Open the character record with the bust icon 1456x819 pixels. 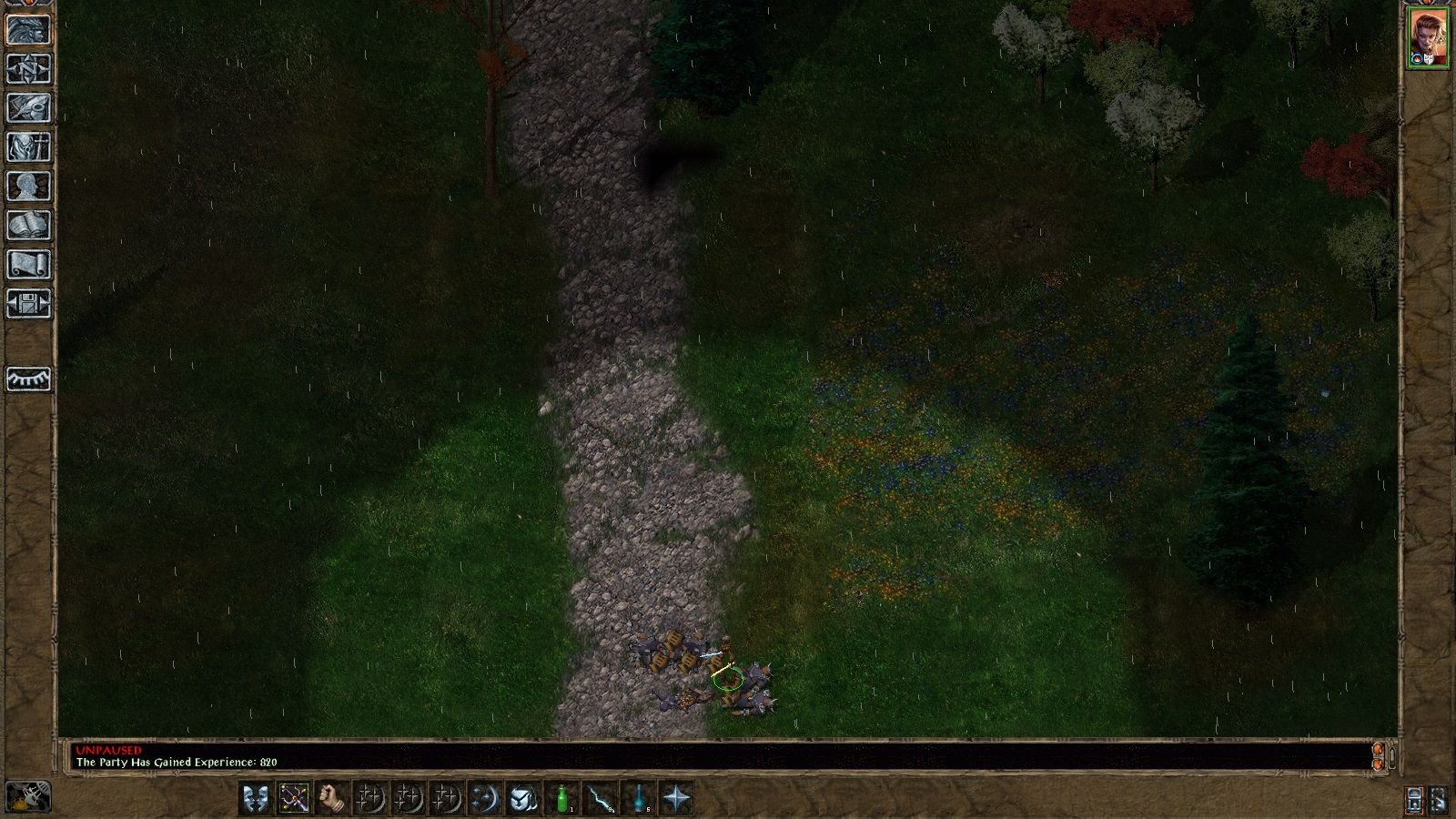pos(28,187)
